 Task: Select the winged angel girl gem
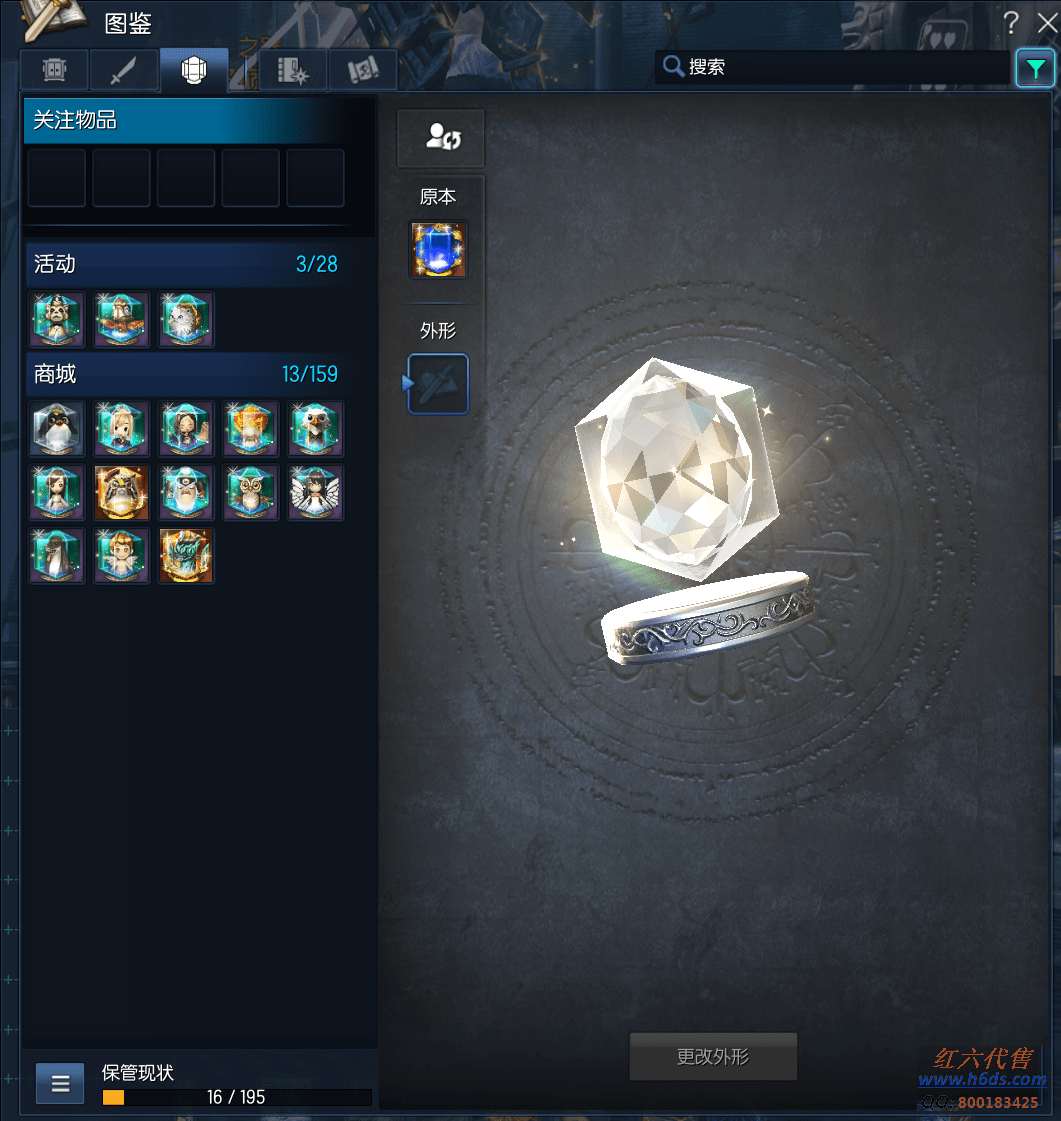tap(316, 493)
